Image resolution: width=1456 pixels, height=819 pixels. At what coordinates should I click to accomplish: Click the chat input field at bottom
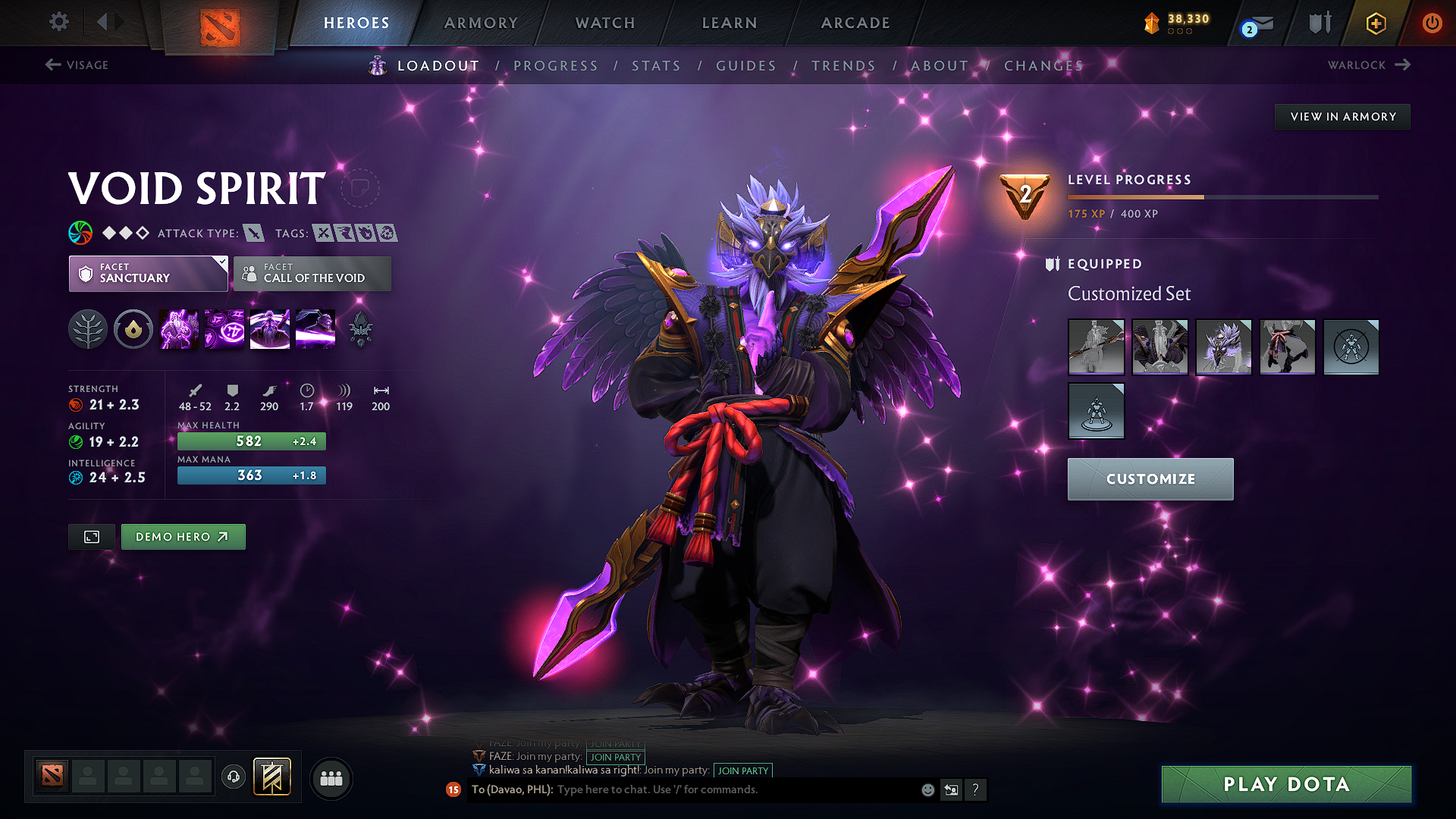coord(720,789)
